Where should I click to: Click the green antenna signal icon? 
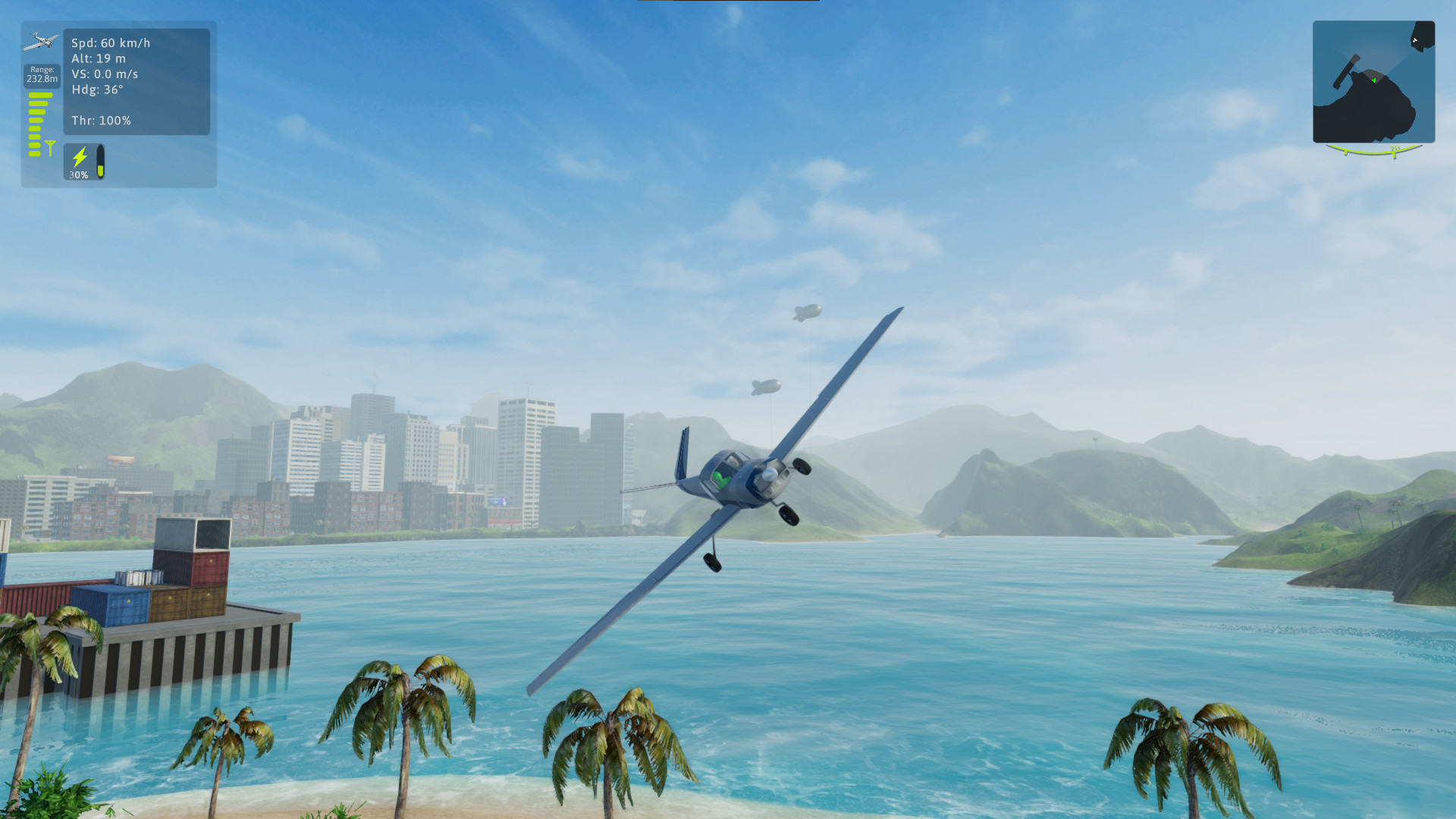coord(50,145)
